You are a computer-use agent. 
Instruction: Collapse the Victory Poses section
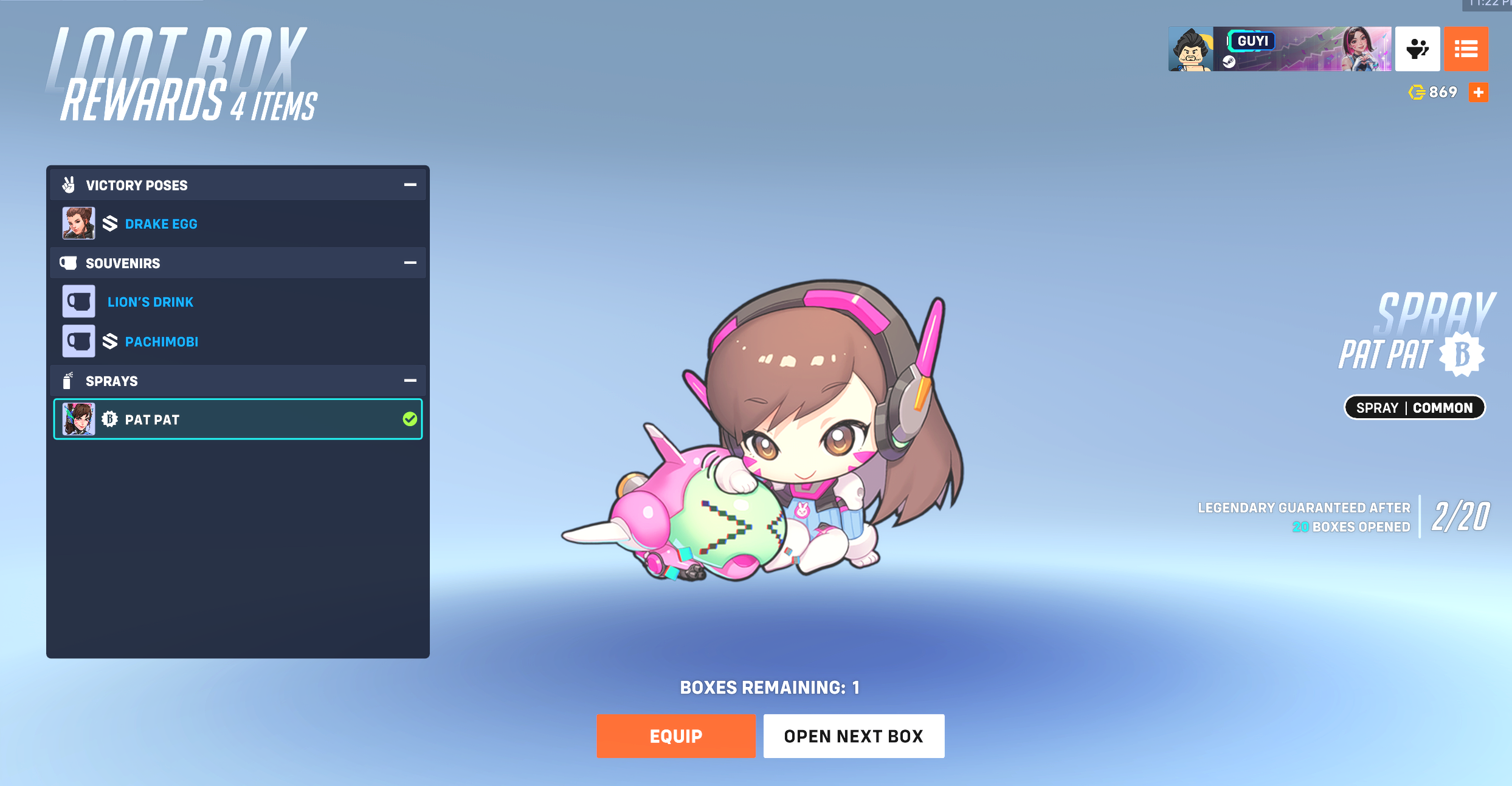coord(410,184)
